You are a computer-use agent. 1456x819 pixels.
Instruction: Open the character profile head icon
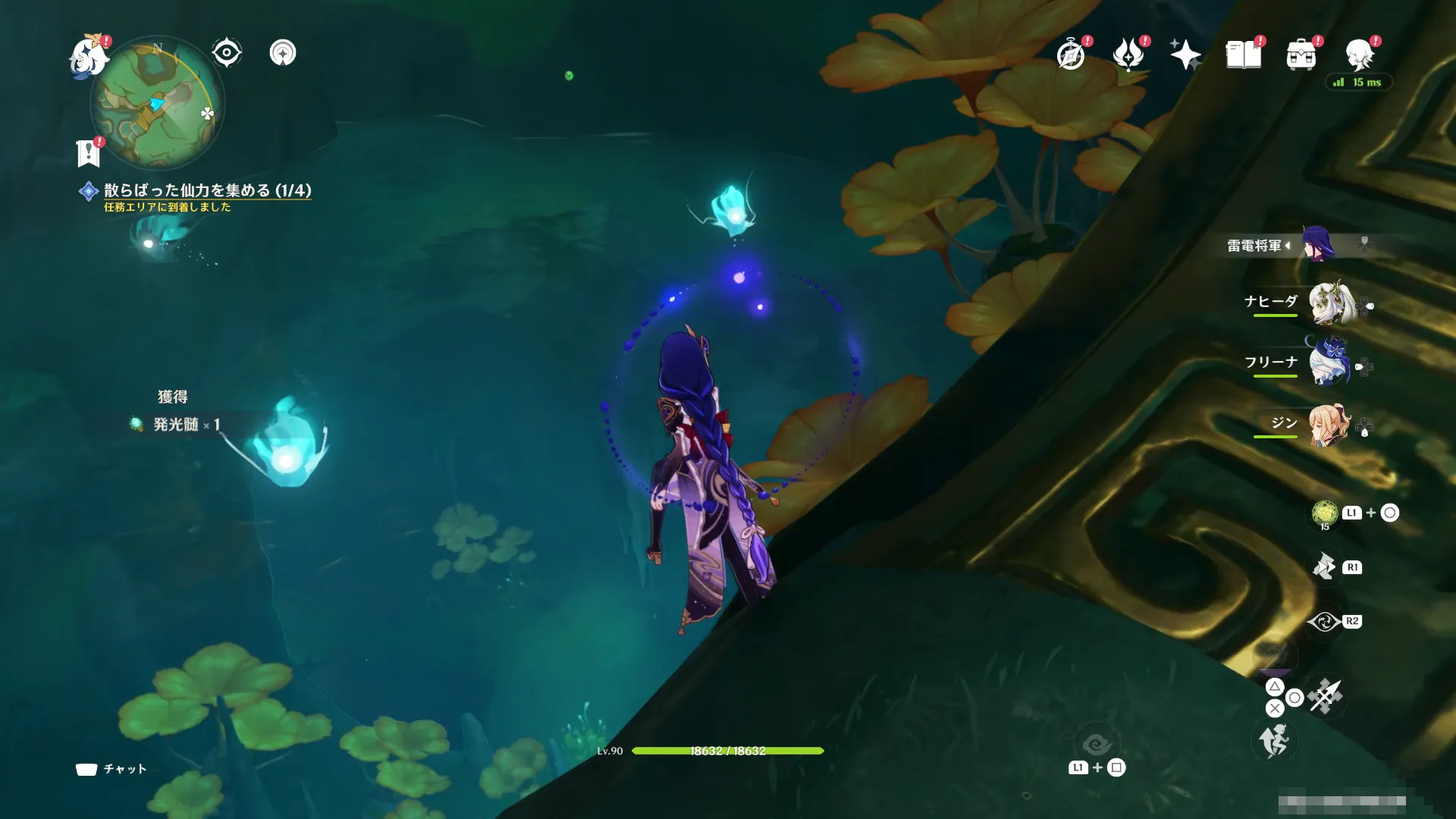click(1360, 55)
